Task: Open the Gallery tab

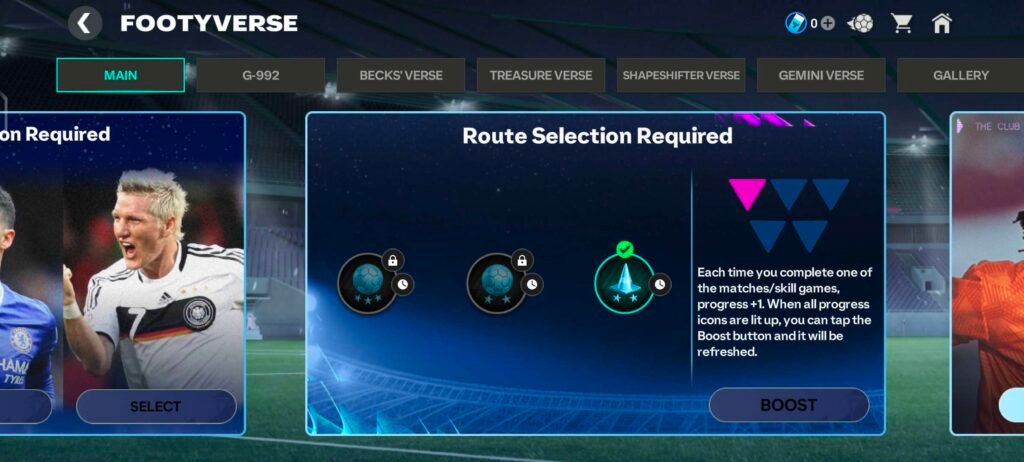Action: pyautogui.click(x=960, y=75)
